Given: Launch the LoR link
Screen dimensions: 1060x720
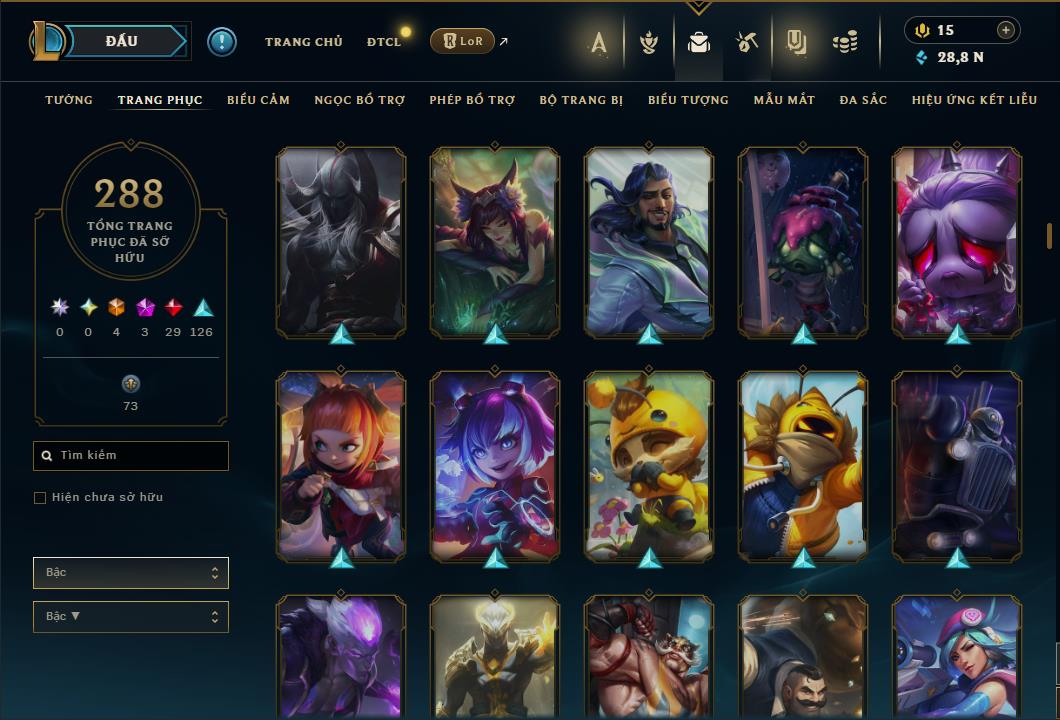Looking at the screenshot, I should pyautogui.click(x=462, y=41).
